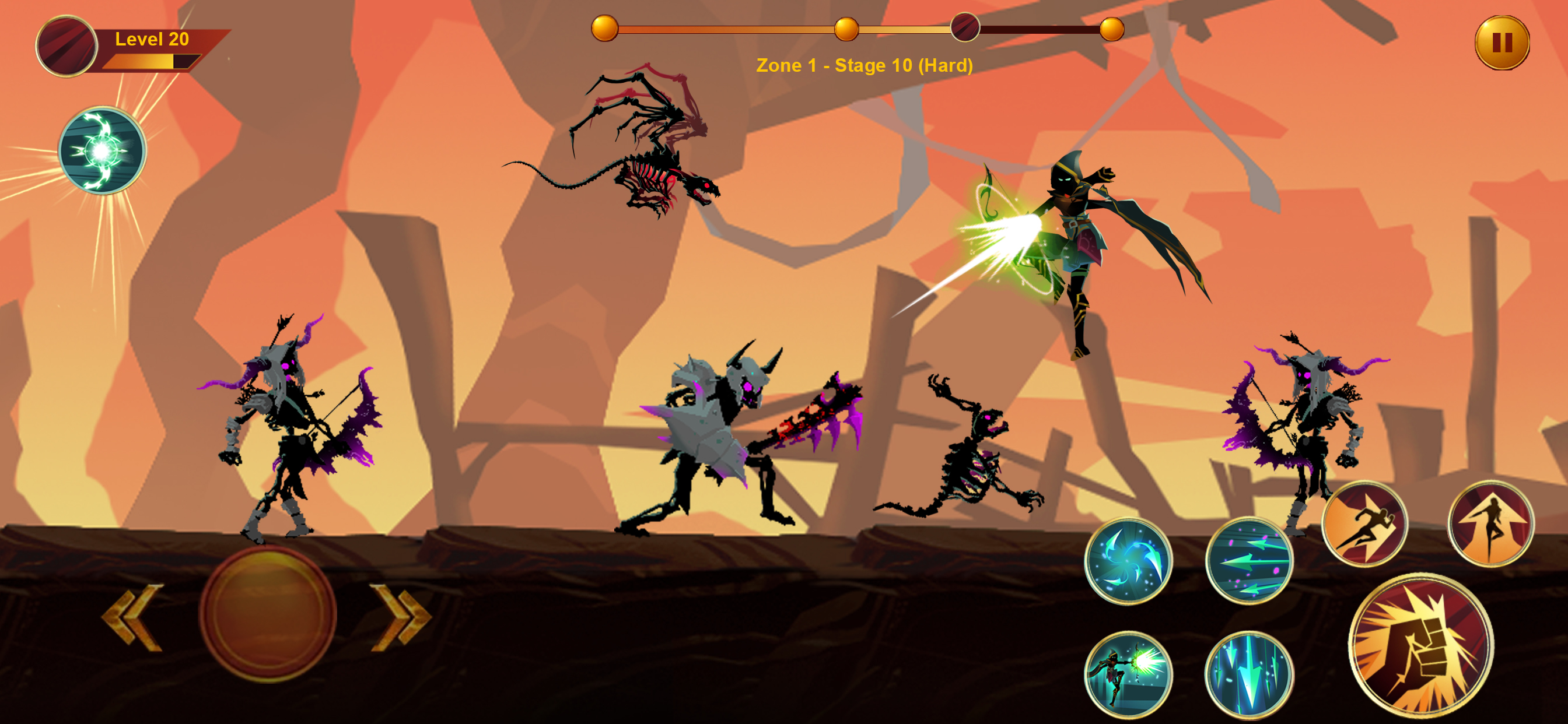Fire the multi-arrow volley skill
Image resolution: width=1568 pixels, height=724 pixels.
[1249, 561]
